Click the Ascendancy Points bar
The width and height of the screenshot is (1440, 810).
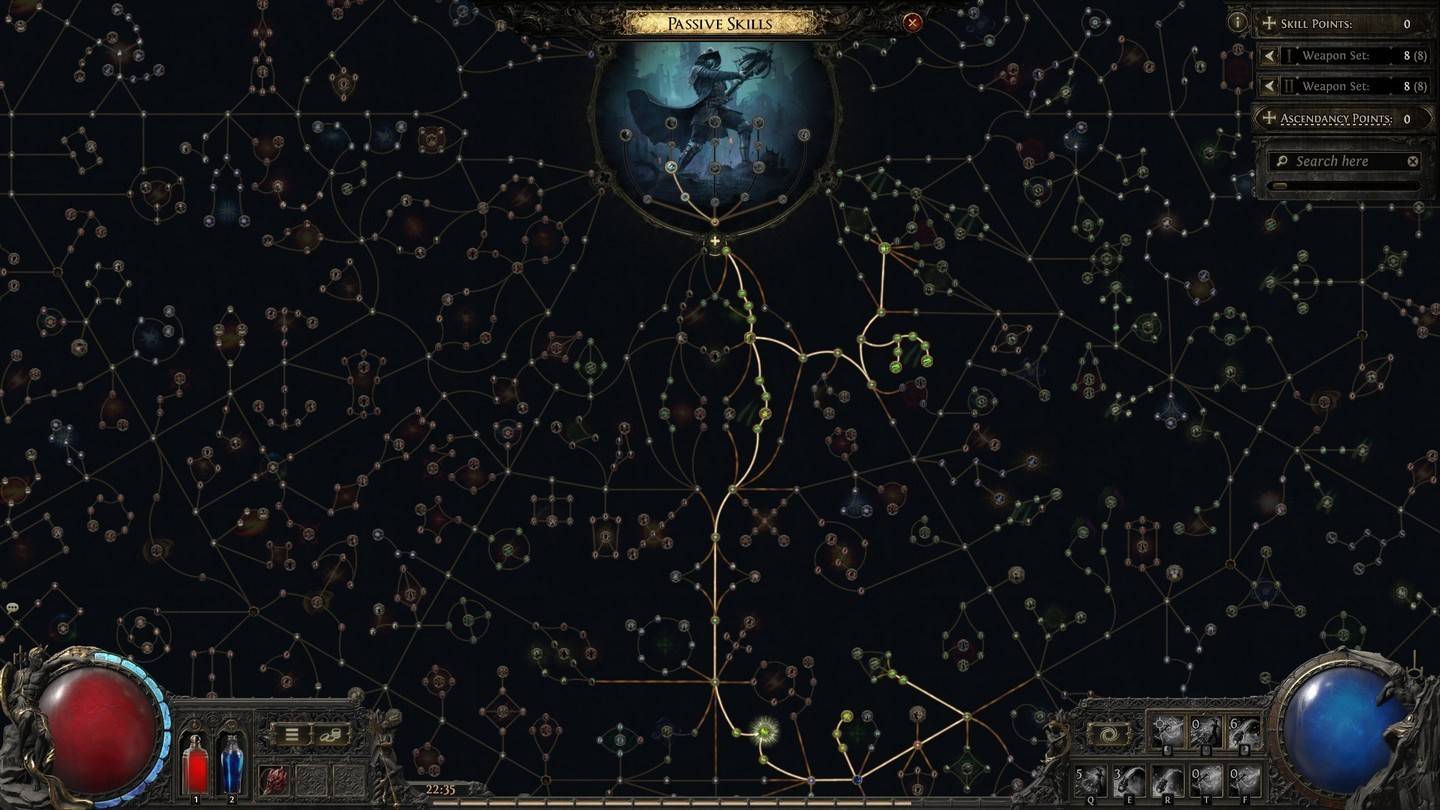coord(1345,119)
